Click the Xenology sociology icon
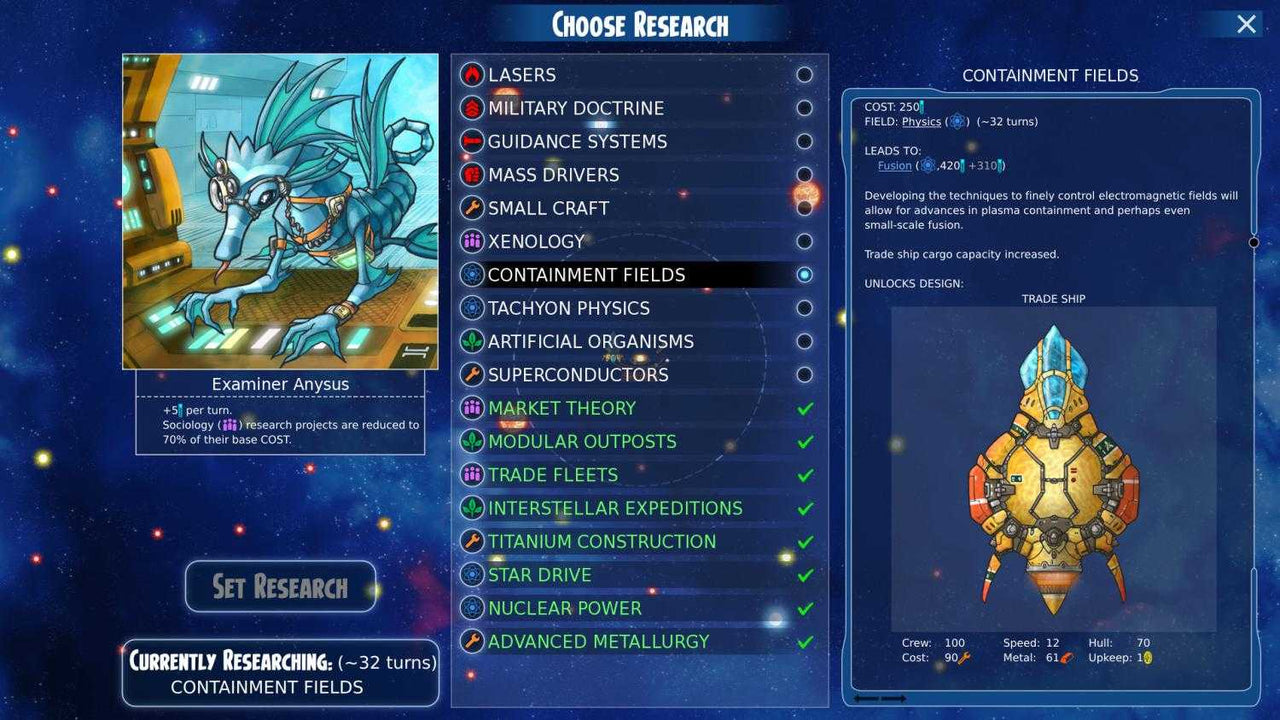This screenshot has width=1280, height=720. pyautogui.click(x=470, y=241)
